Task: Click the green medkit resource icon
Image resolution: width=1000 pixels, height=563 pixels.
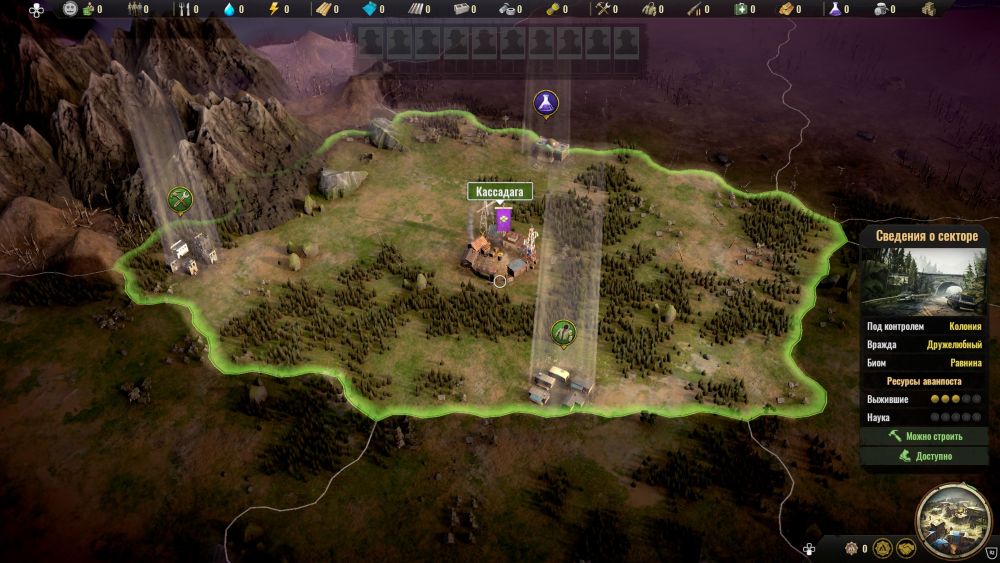Action: (x=741, y=10)
